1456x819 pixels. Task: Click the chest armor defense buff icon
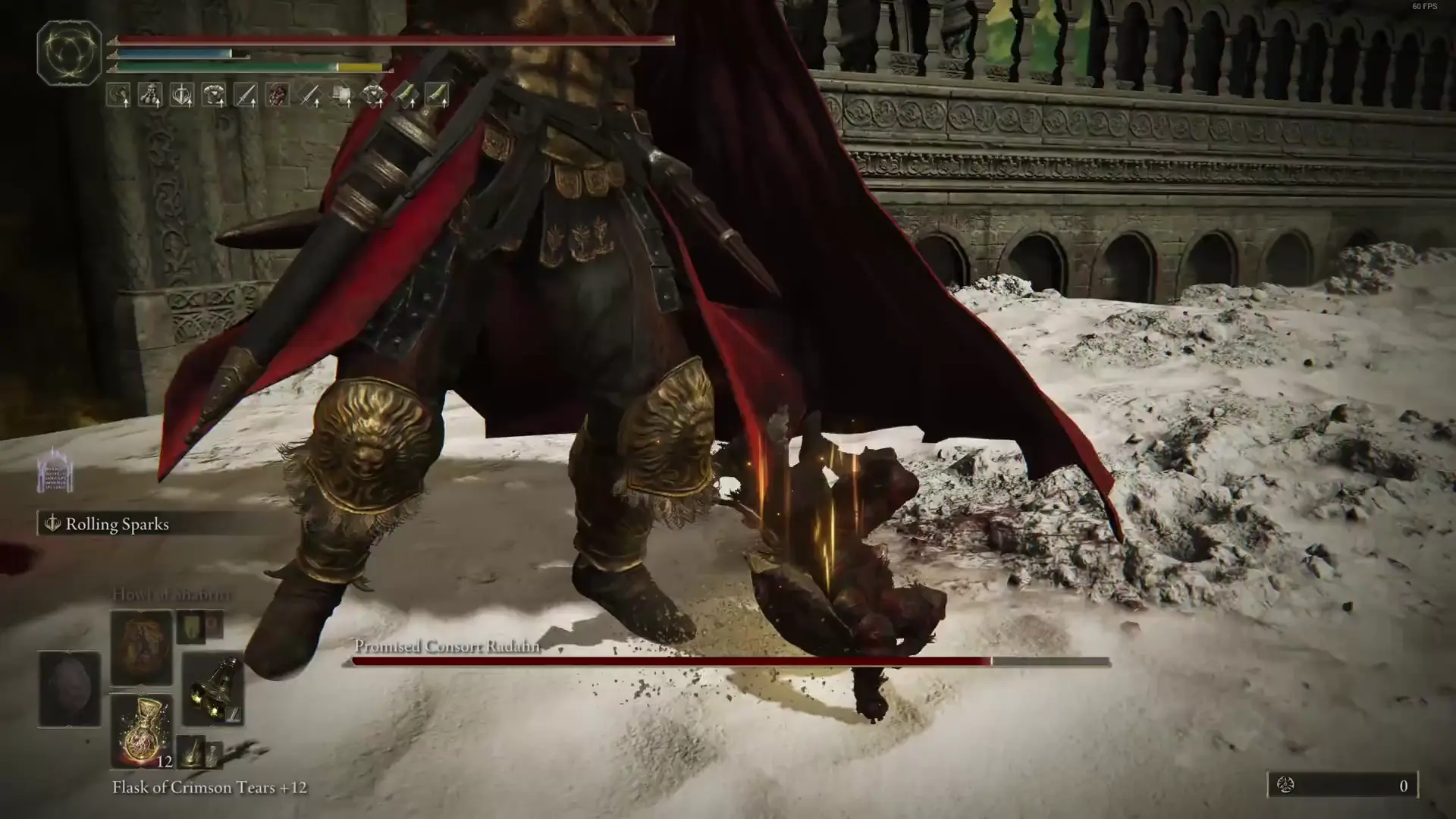pos(215,93)
